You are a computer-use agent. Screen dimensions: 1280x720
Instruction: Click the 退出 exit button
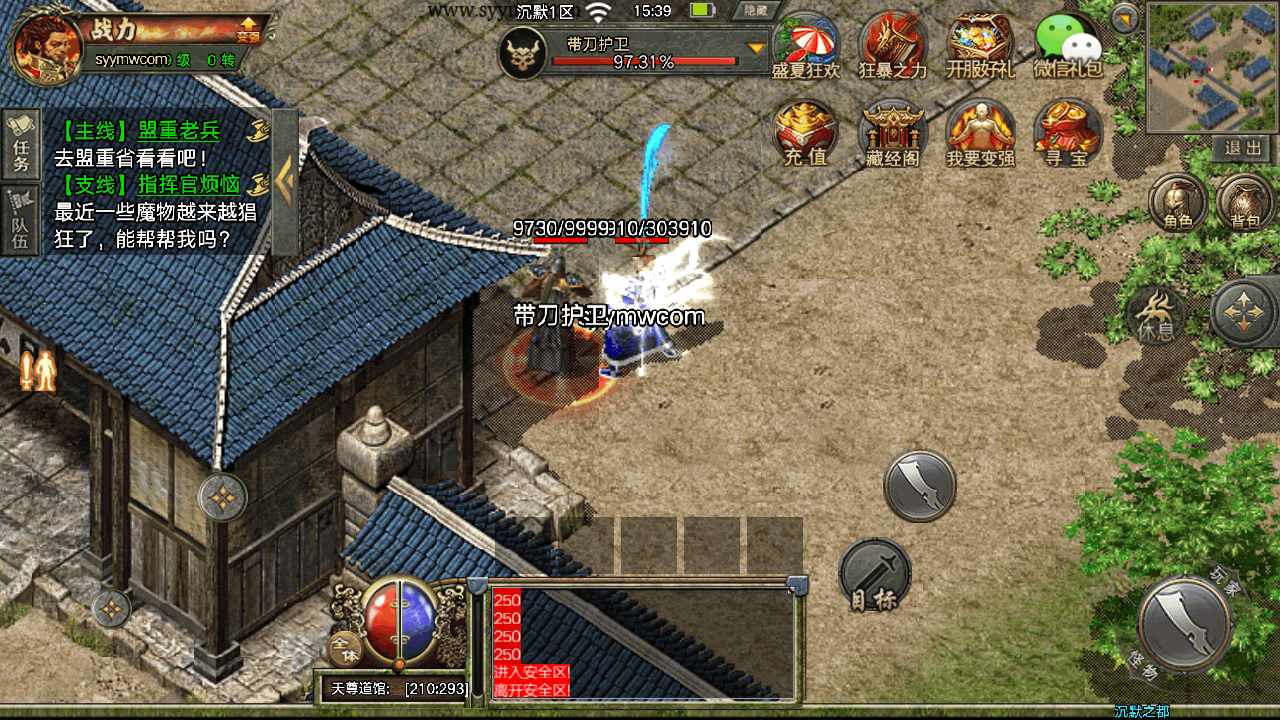[x=1244, y=149]
